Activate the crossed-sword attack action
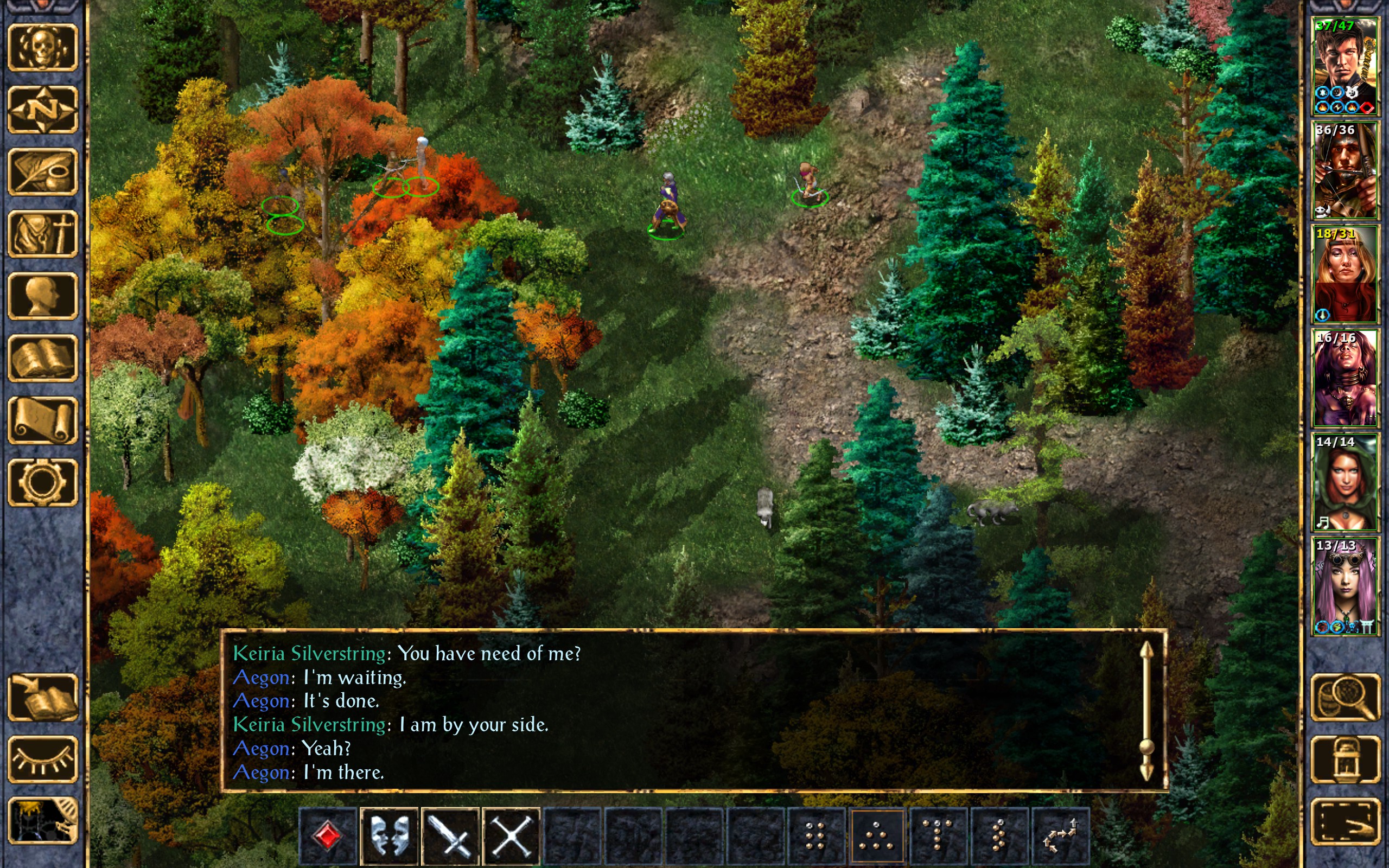The height and width of the screenshot is (868, 1389). [x=450, y=836]
